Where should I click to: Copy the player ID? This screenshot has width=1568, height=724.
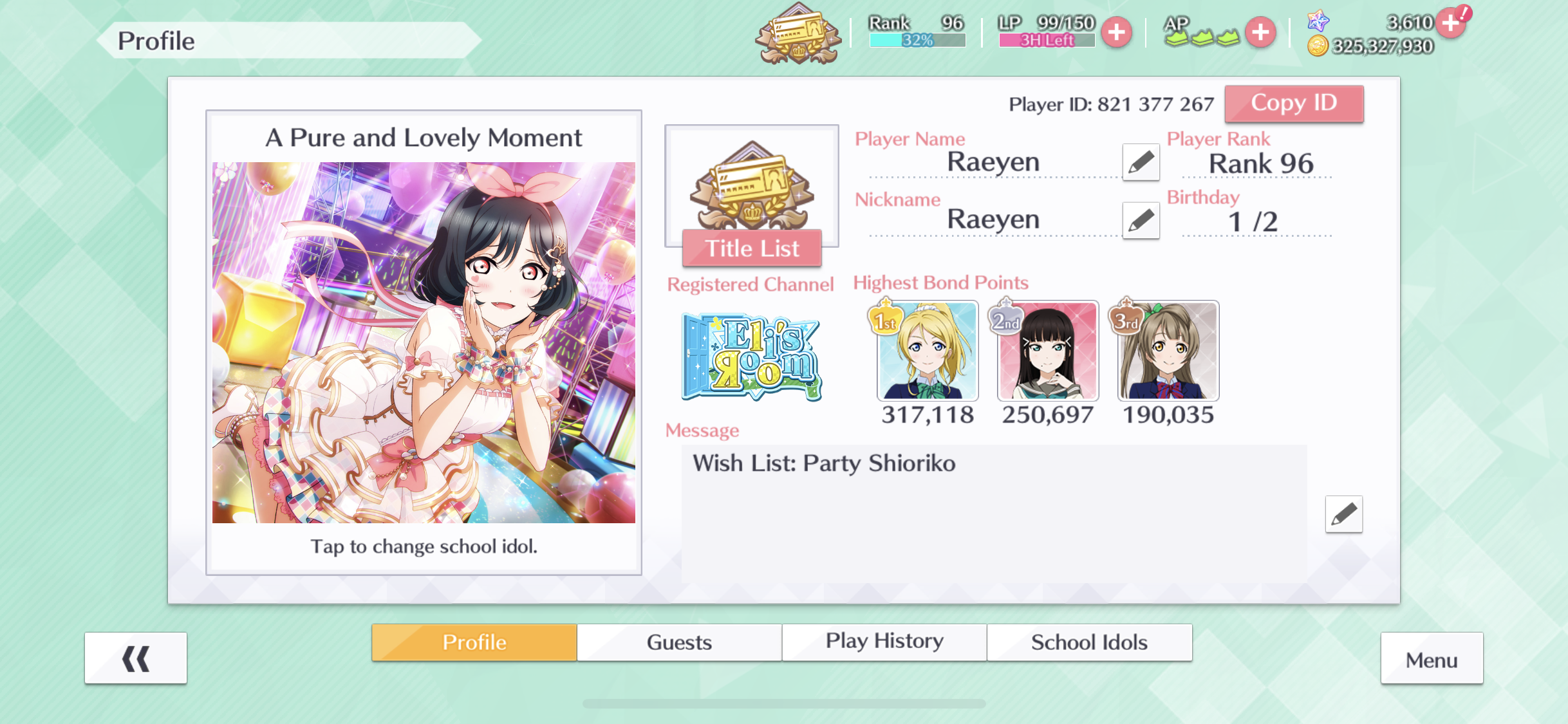[1294, 104]
